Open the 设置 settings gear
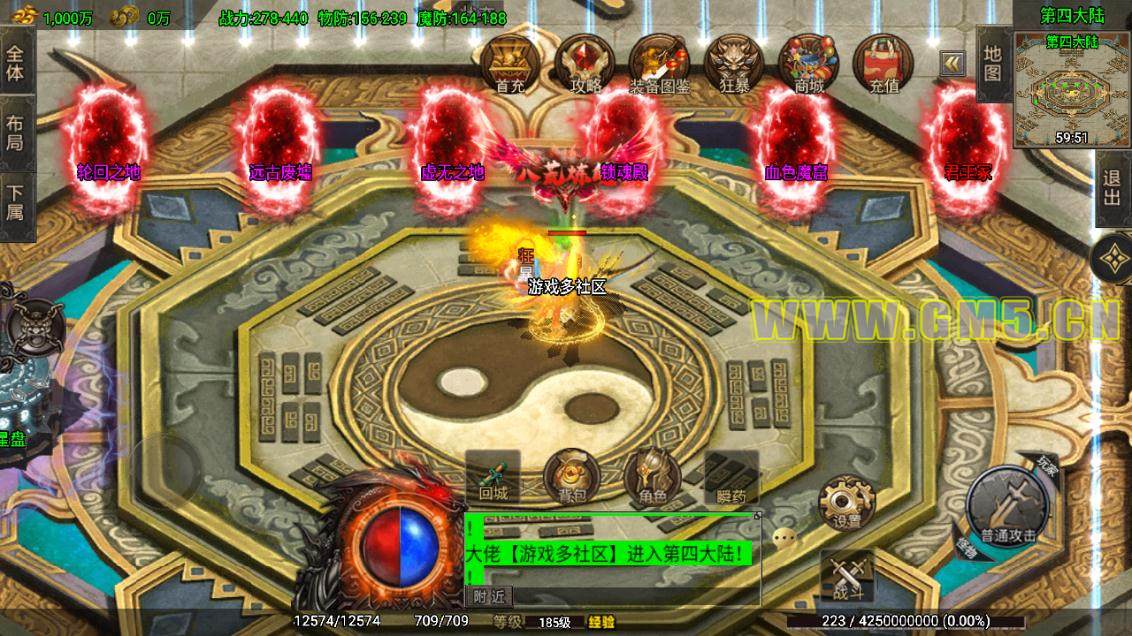The image size is (1132, 636). (847, 502)
